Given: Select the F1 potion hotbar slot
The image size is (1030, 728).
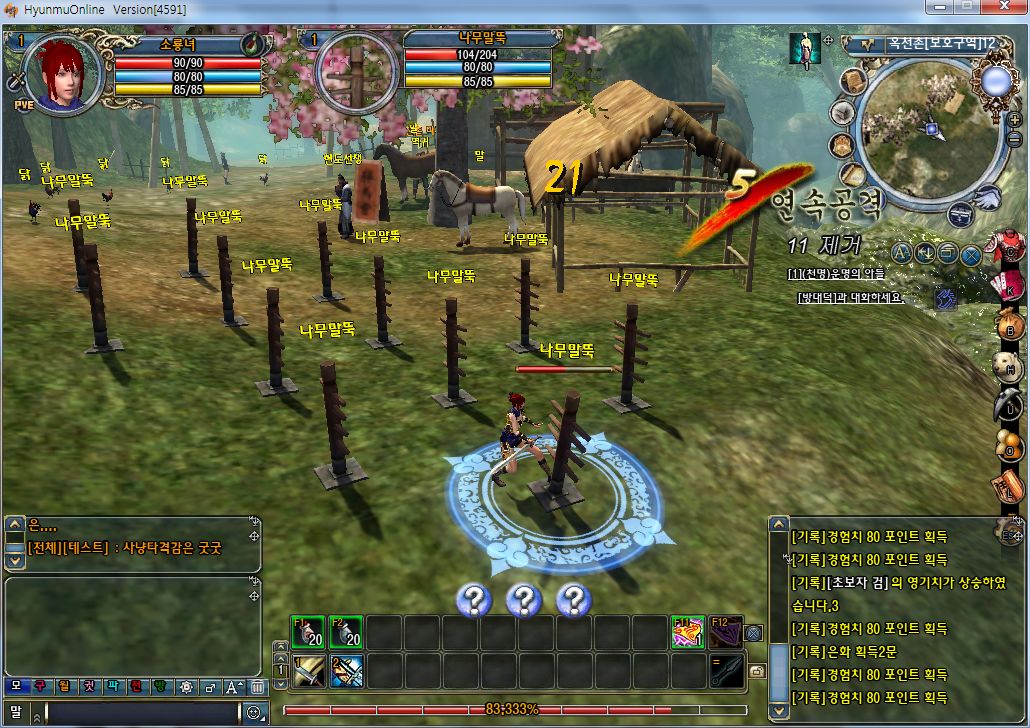Looking at the screenshot, I should 306,632.
